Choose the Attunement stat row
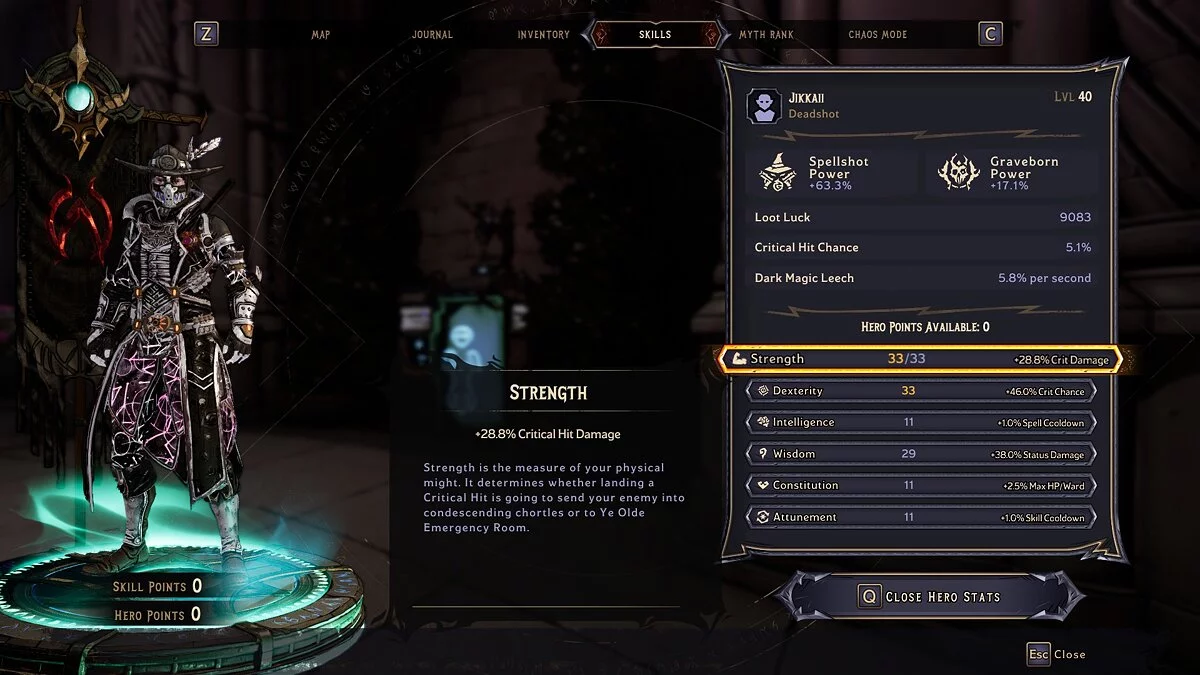Viewport: 1200px width, 675px height. (920, 517)
